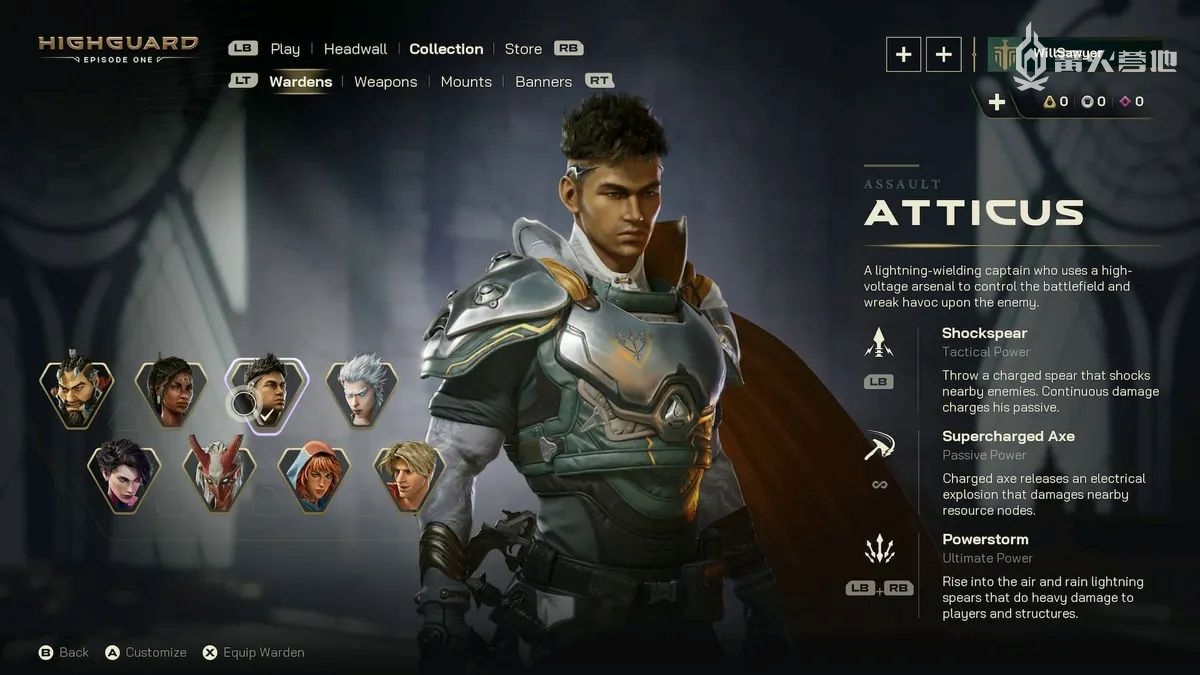Screen dimensions: 1200x675
Task: Open the Headwall tab
Action: tap(355, 49)
